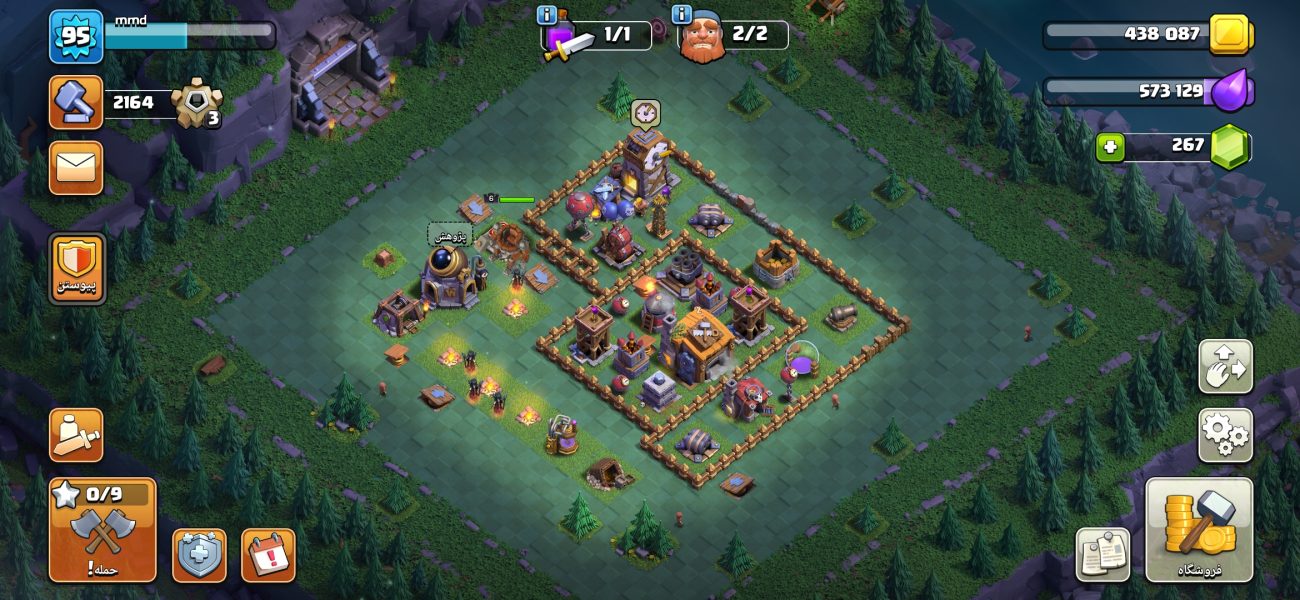Show info for the 2/2 builders
Image resolution: width=1300 pixels, height=600 pixels.
[683, 15]
